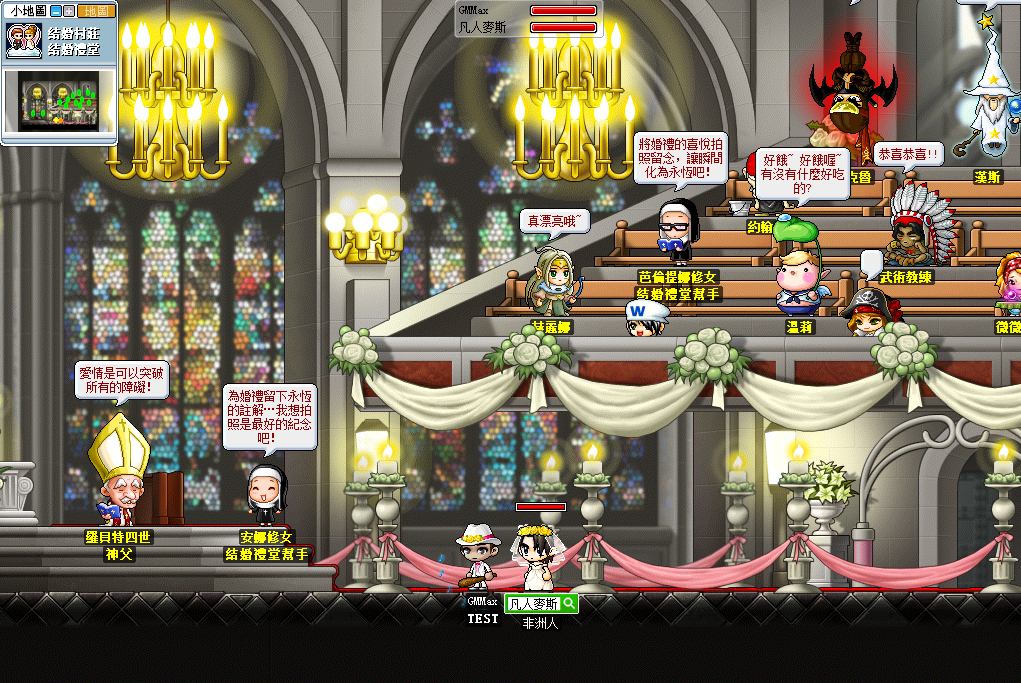Click the minimap church preview
The height and width of the screenshot is (683, 1021).
(x=59, y=100)
